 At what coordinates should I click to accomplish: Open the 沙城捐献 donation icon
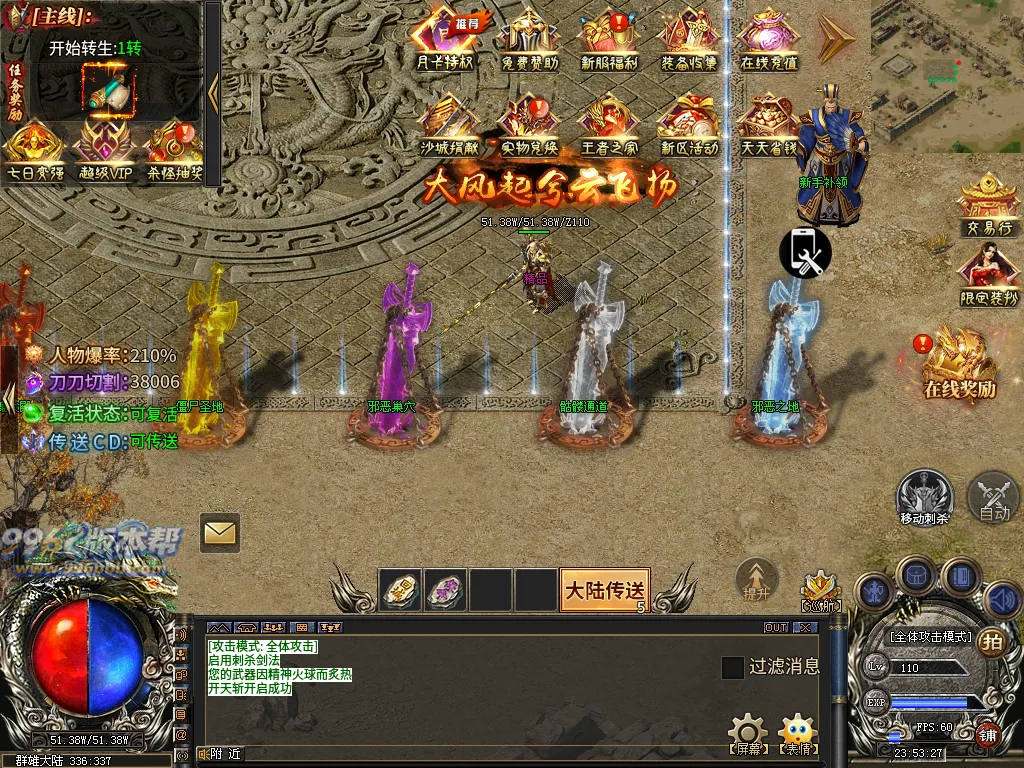coord(447,124)
